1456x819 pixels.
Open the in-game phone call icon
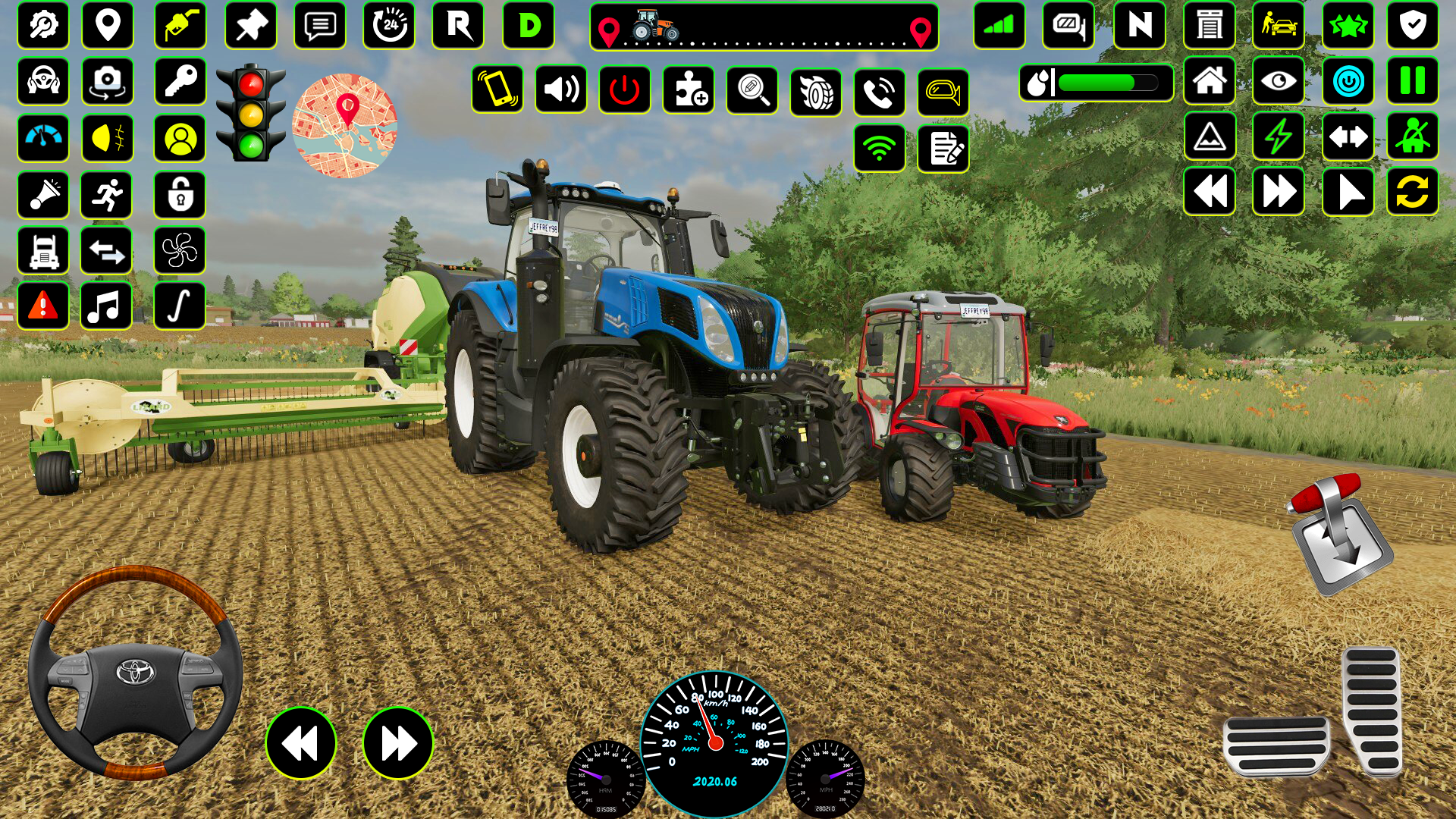[878, 93]
